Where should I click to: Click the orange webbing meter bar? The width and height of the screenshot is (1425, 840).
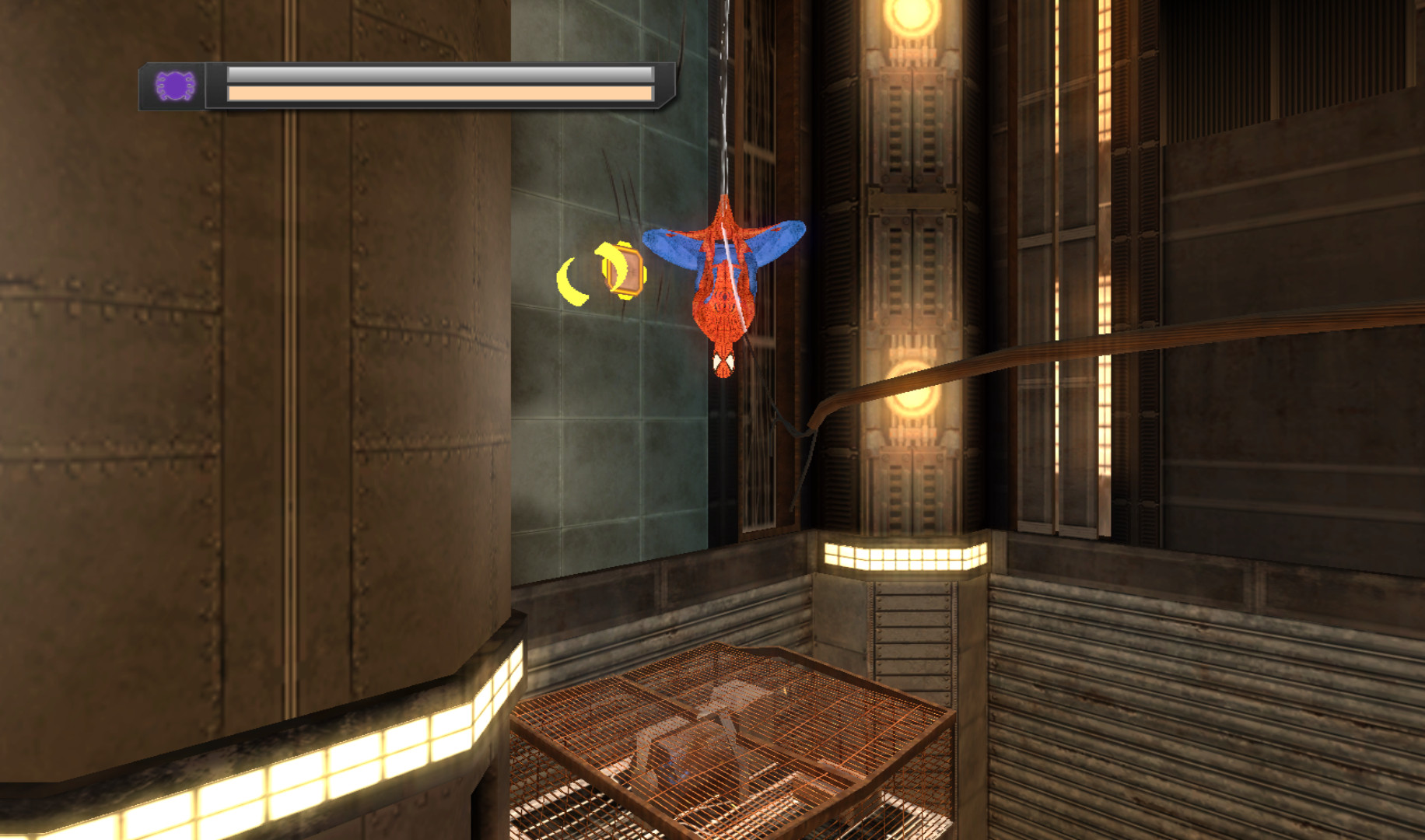436,93
